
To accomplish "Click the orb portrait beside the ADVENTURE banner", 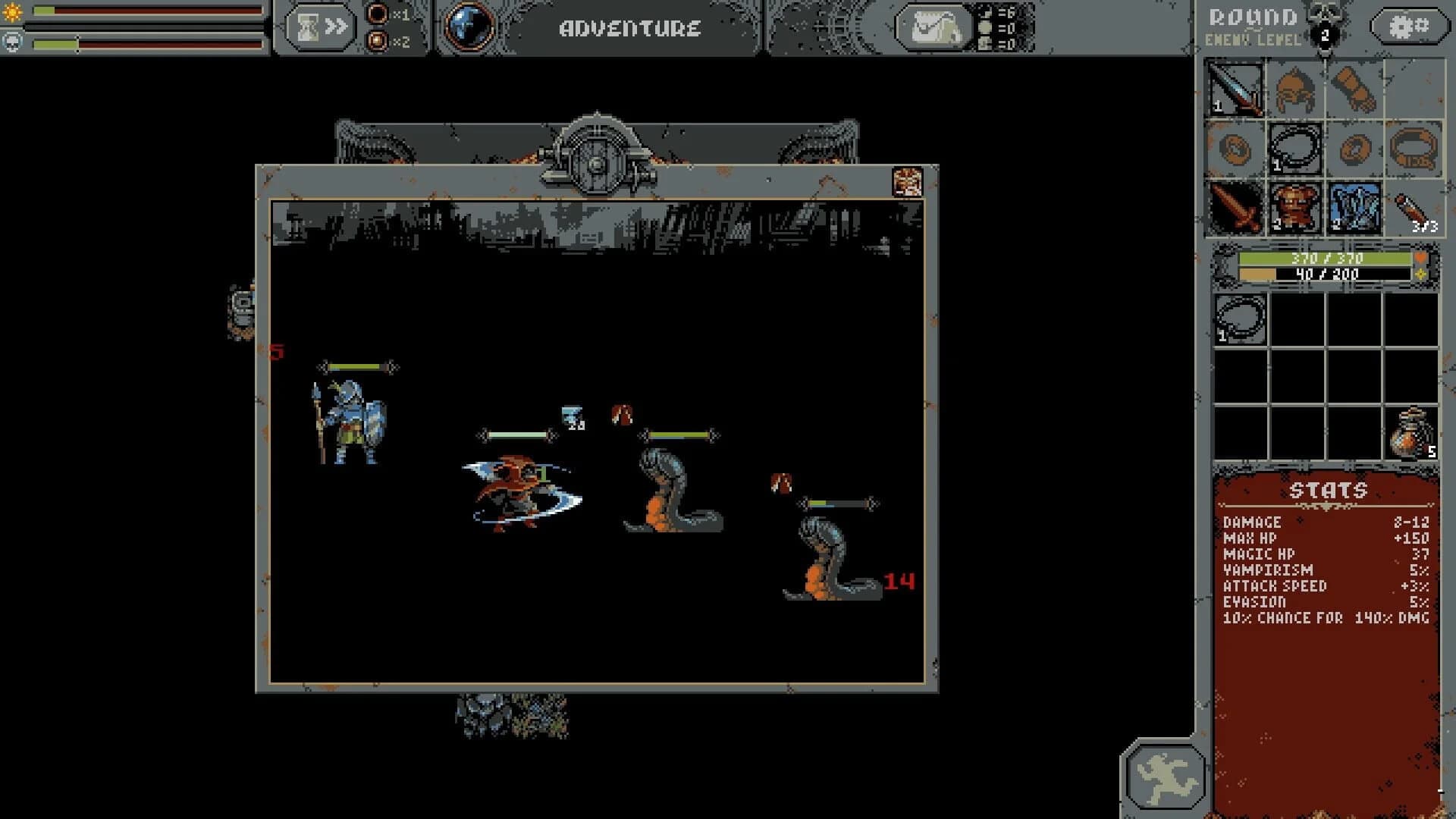I will pyautogui.click(x=469, y=27).
